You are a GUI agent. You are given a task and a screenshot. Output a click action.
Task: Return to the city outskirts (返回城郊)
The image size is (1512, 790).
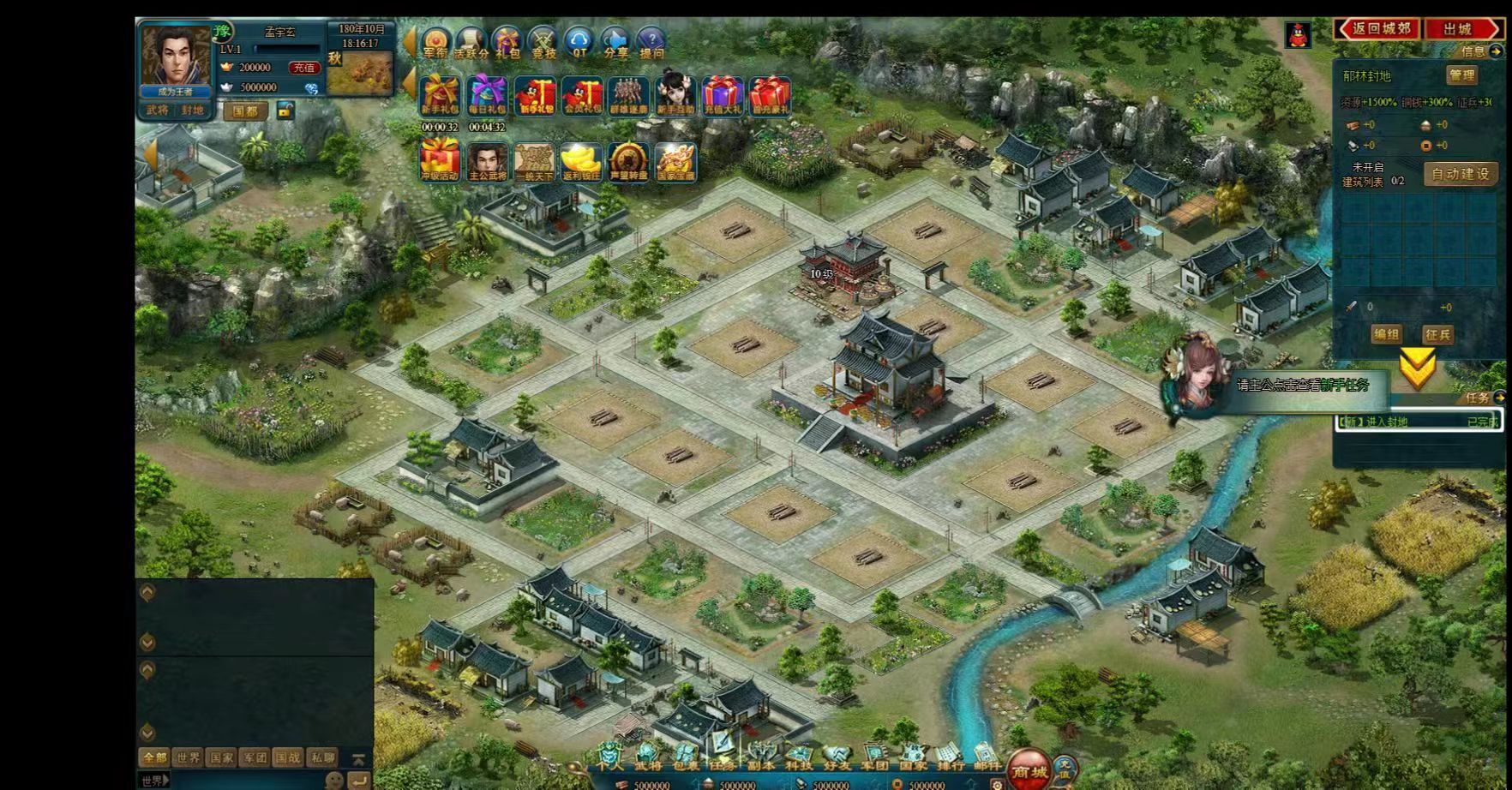(x=1379, y=29)
